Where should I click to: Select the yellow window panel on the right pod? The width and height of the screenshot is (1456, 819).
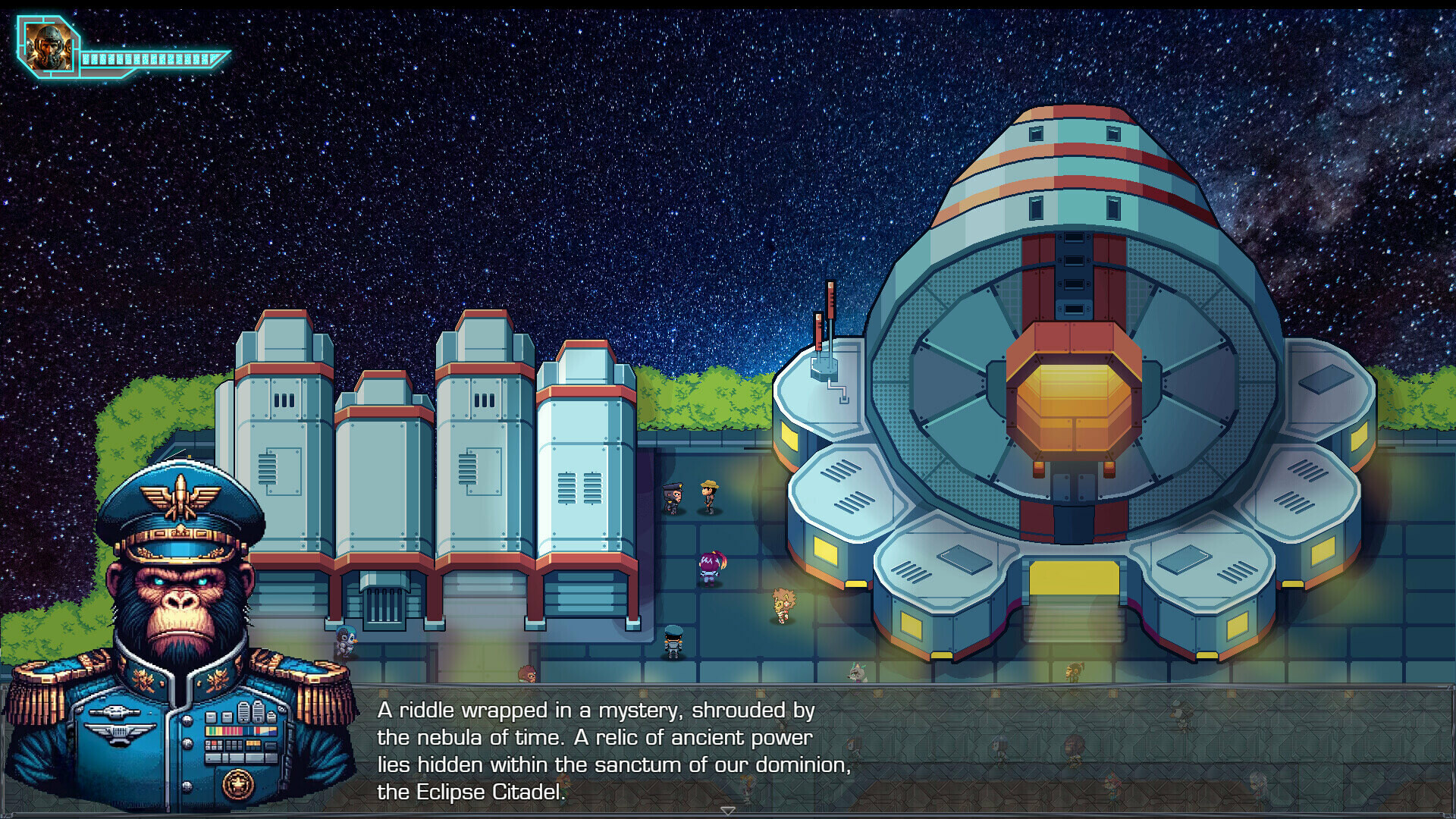pyautogui.click(x=1323, y=550)
